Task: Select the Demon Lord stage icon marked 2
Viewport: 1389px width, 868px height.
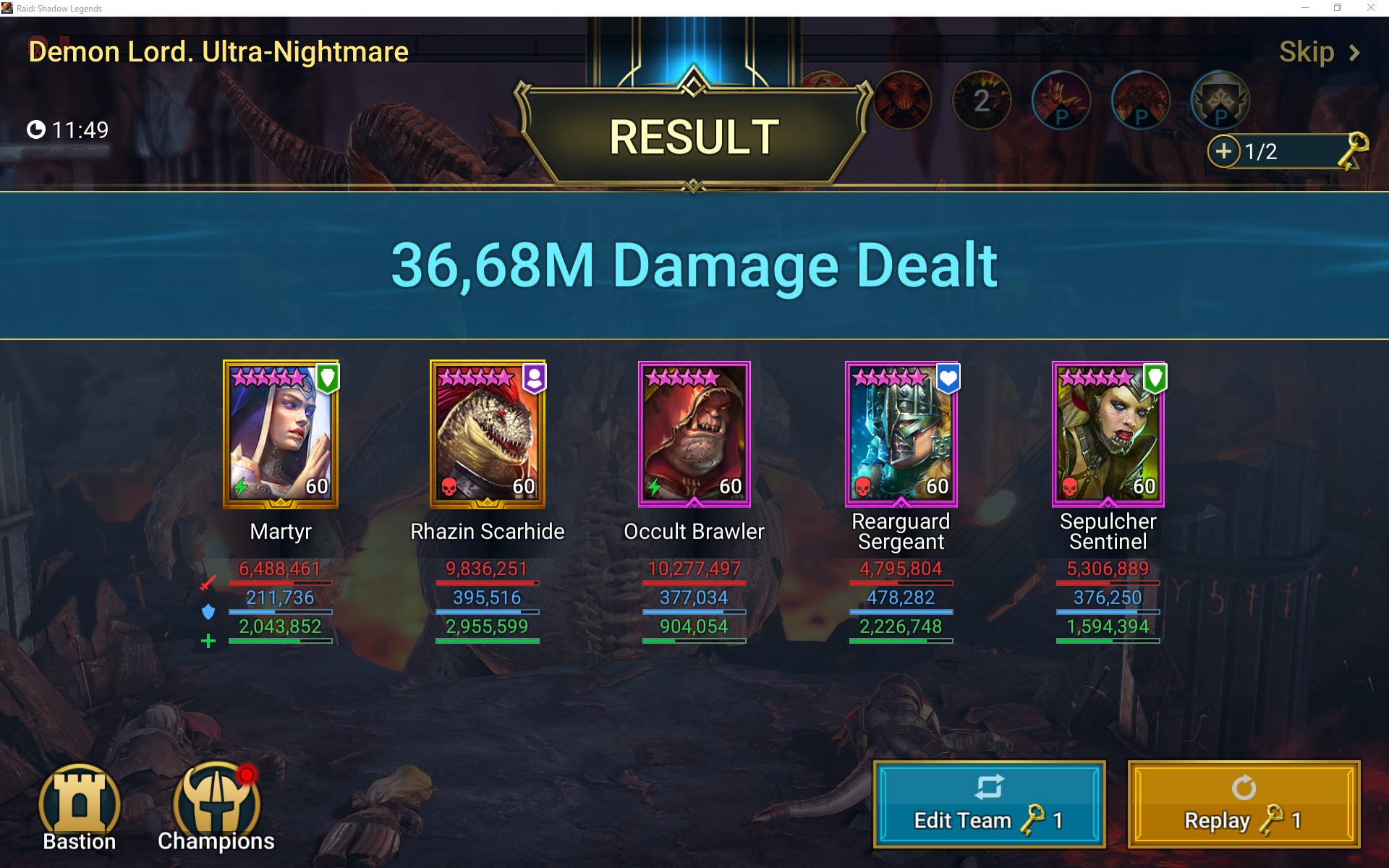Action: tap(982, 101)
